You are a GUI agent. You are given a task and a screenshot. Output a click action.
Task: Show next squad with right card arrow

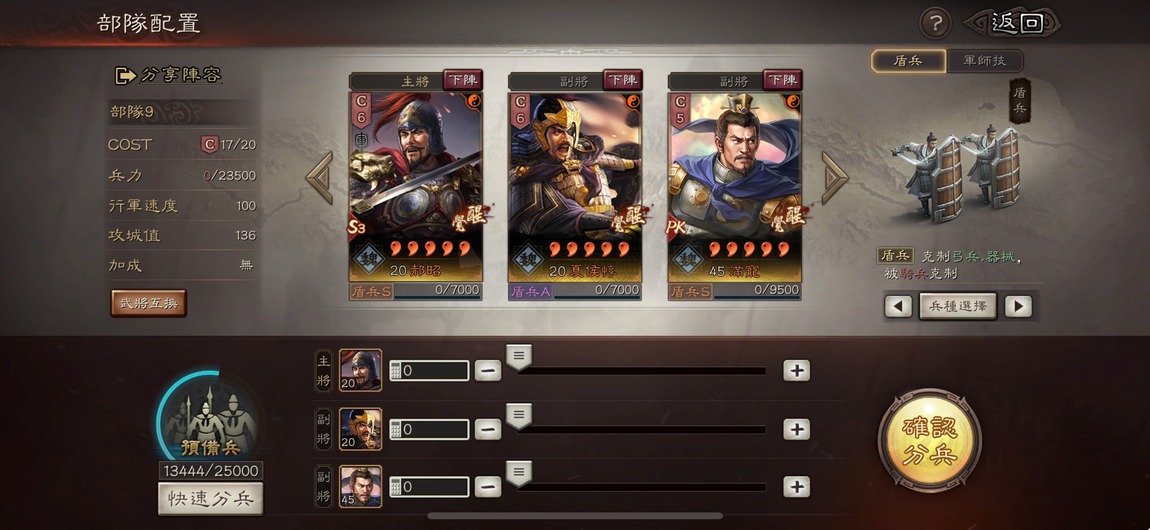[x=834, y=178]
